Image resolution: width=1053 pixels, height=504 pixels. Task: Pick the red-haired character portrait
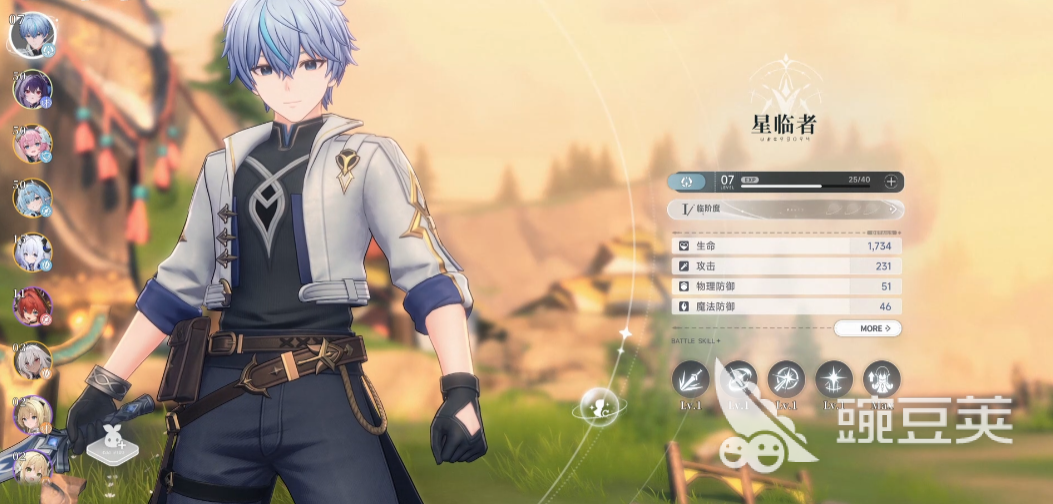[32, 307]
